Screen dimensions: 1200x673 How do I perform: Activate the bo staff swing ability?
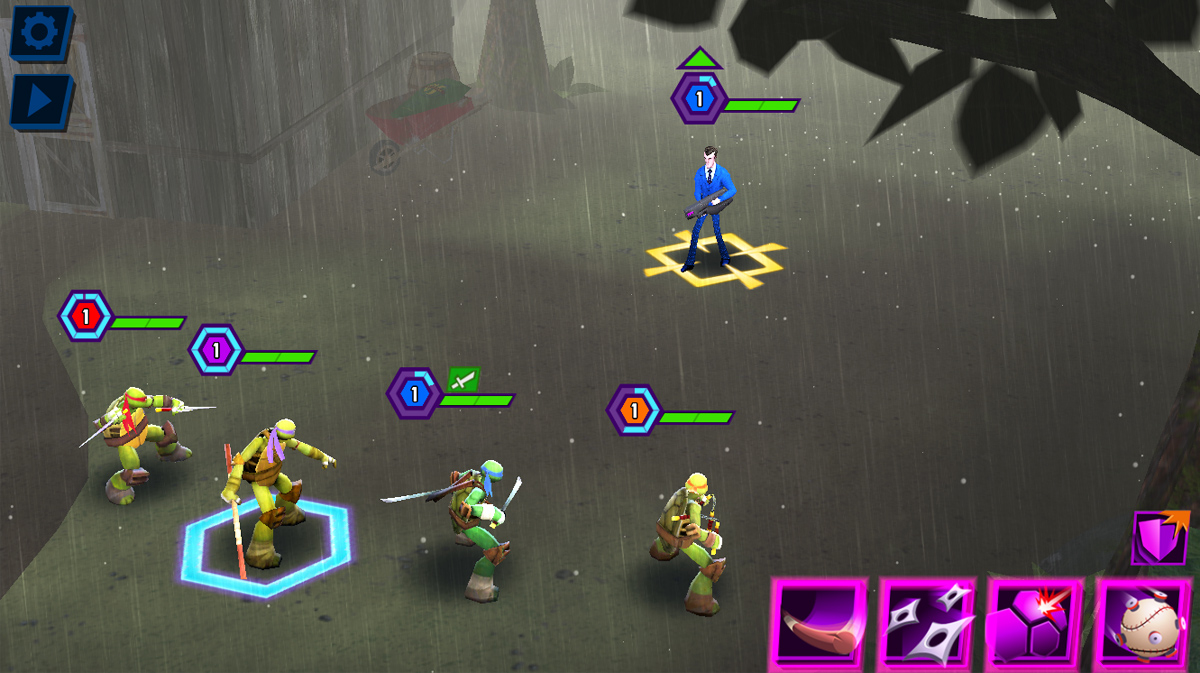click(819, 622)
